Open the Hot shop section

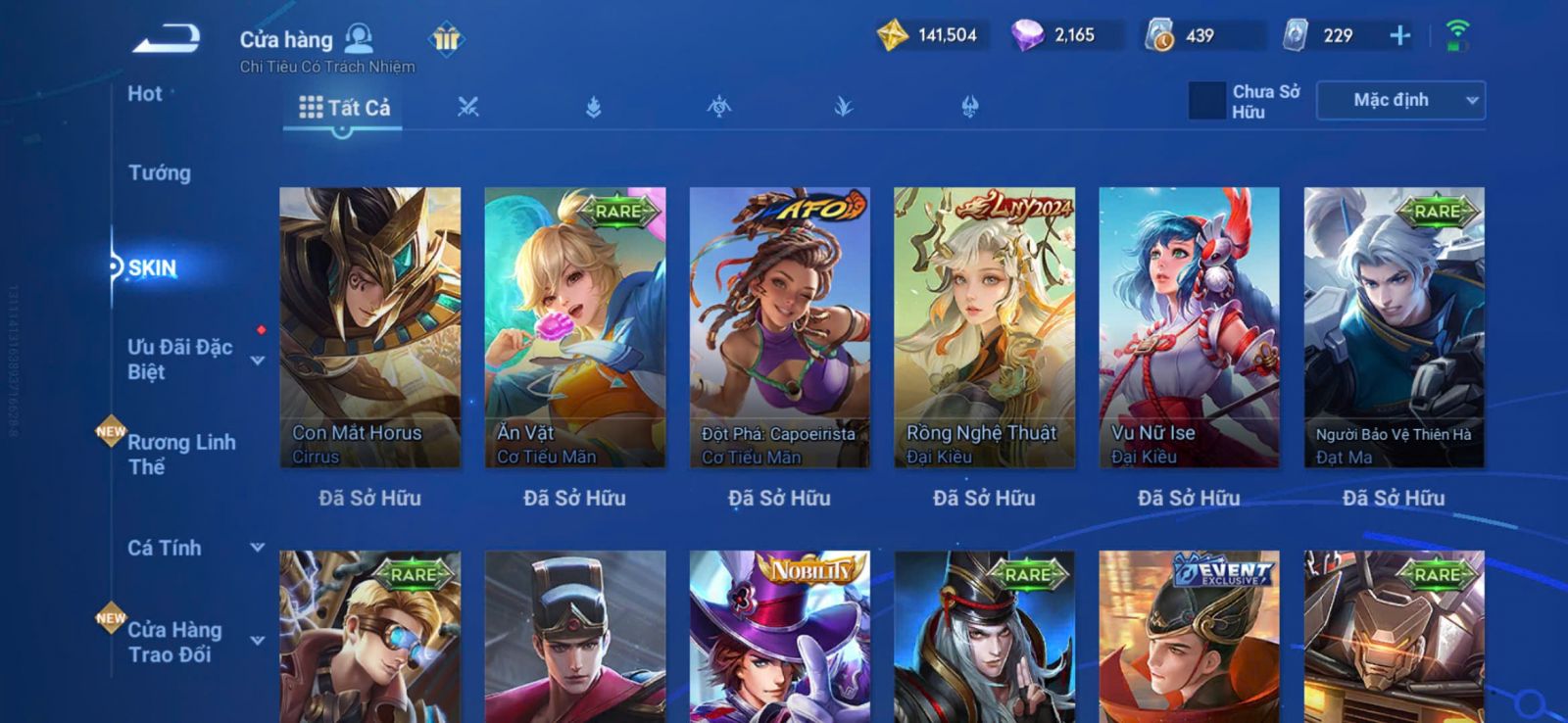pyautogui.click(x=145, y=94)
